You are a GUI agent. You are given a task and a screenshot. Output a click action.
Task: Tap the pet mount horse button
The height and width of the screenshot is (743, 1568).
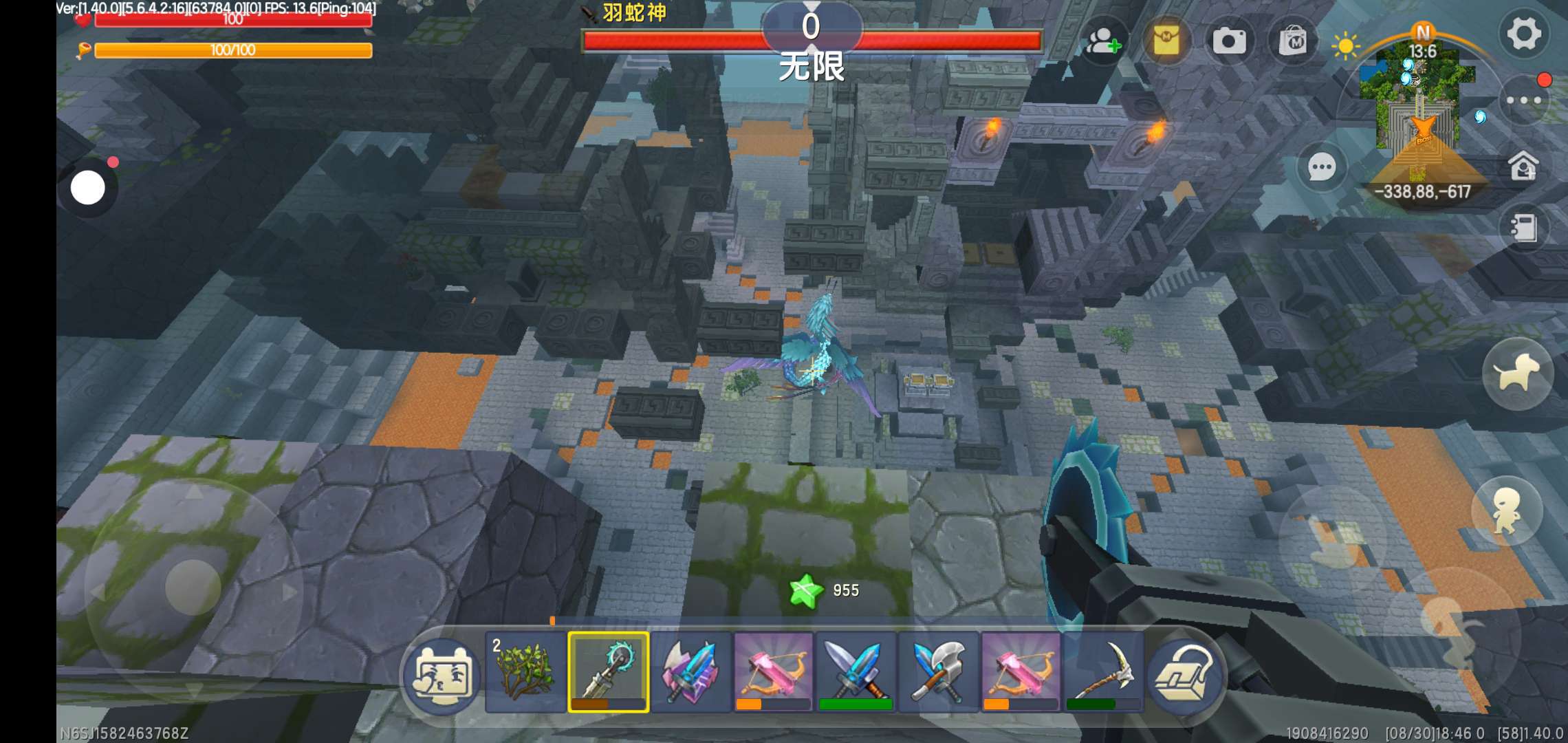point(1517,374)
